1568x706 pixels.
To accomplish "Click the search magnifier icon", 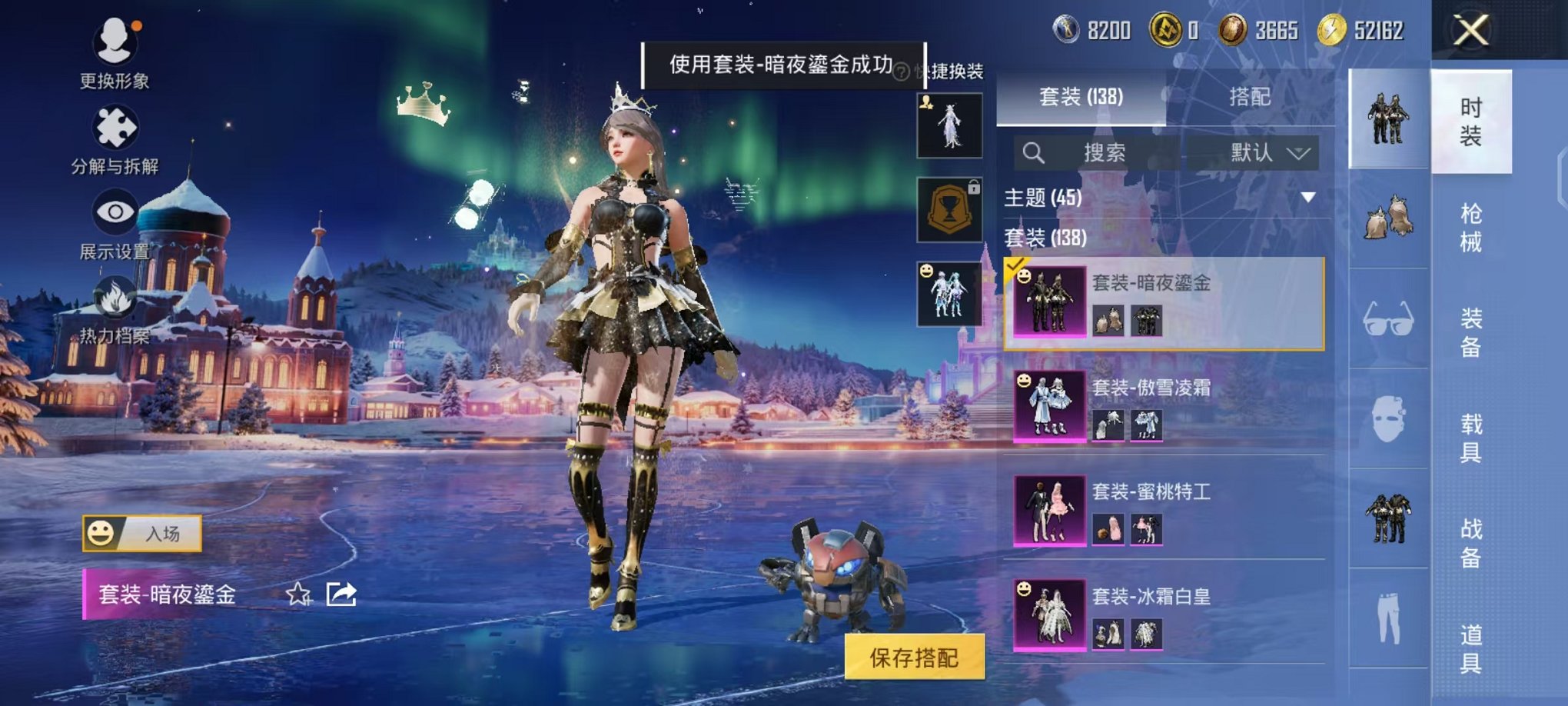I will click(x=1035, y=152).
